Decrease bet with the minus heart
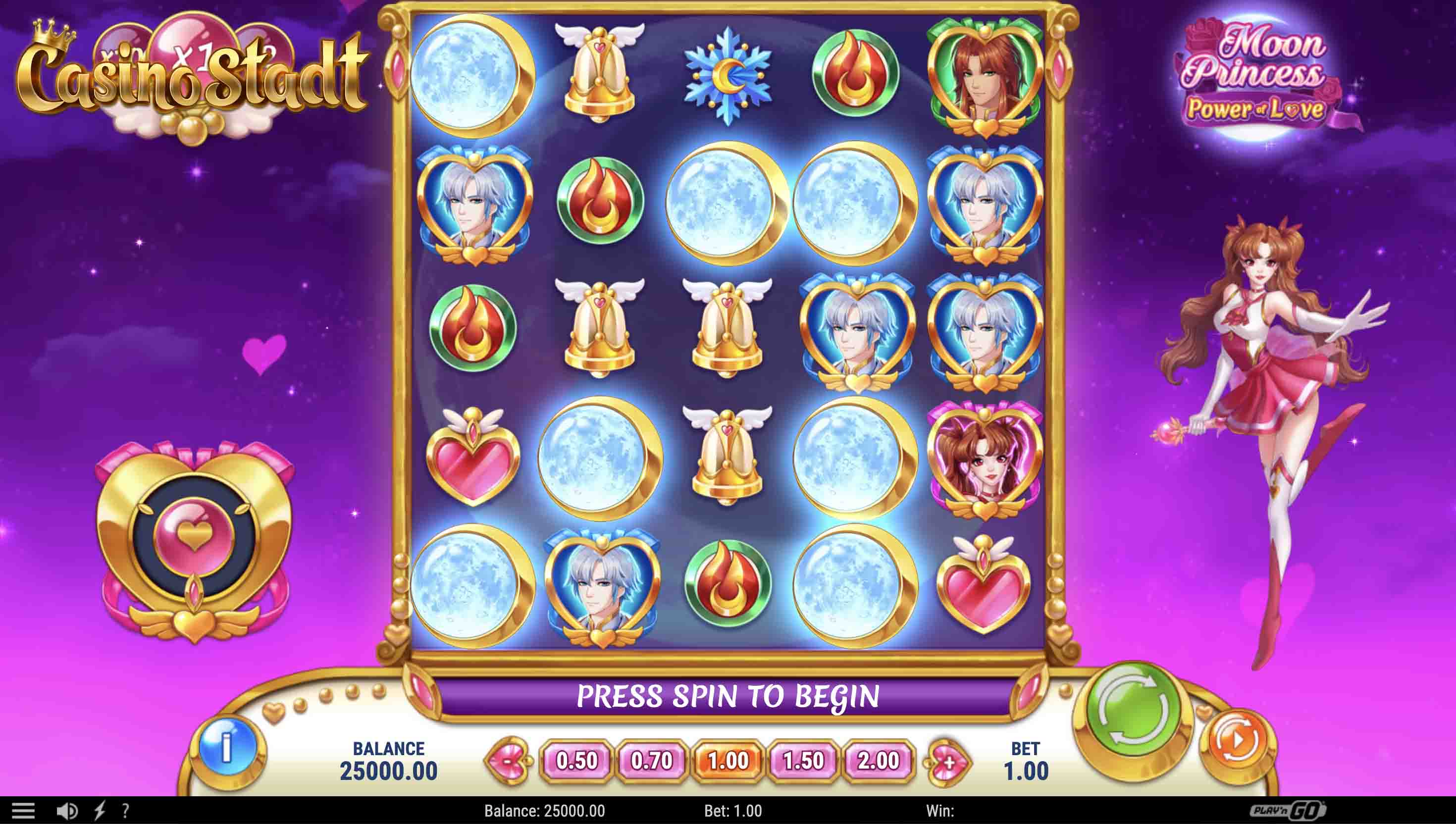The width and height of the screenshot is (1456, 824). point(507,761)
